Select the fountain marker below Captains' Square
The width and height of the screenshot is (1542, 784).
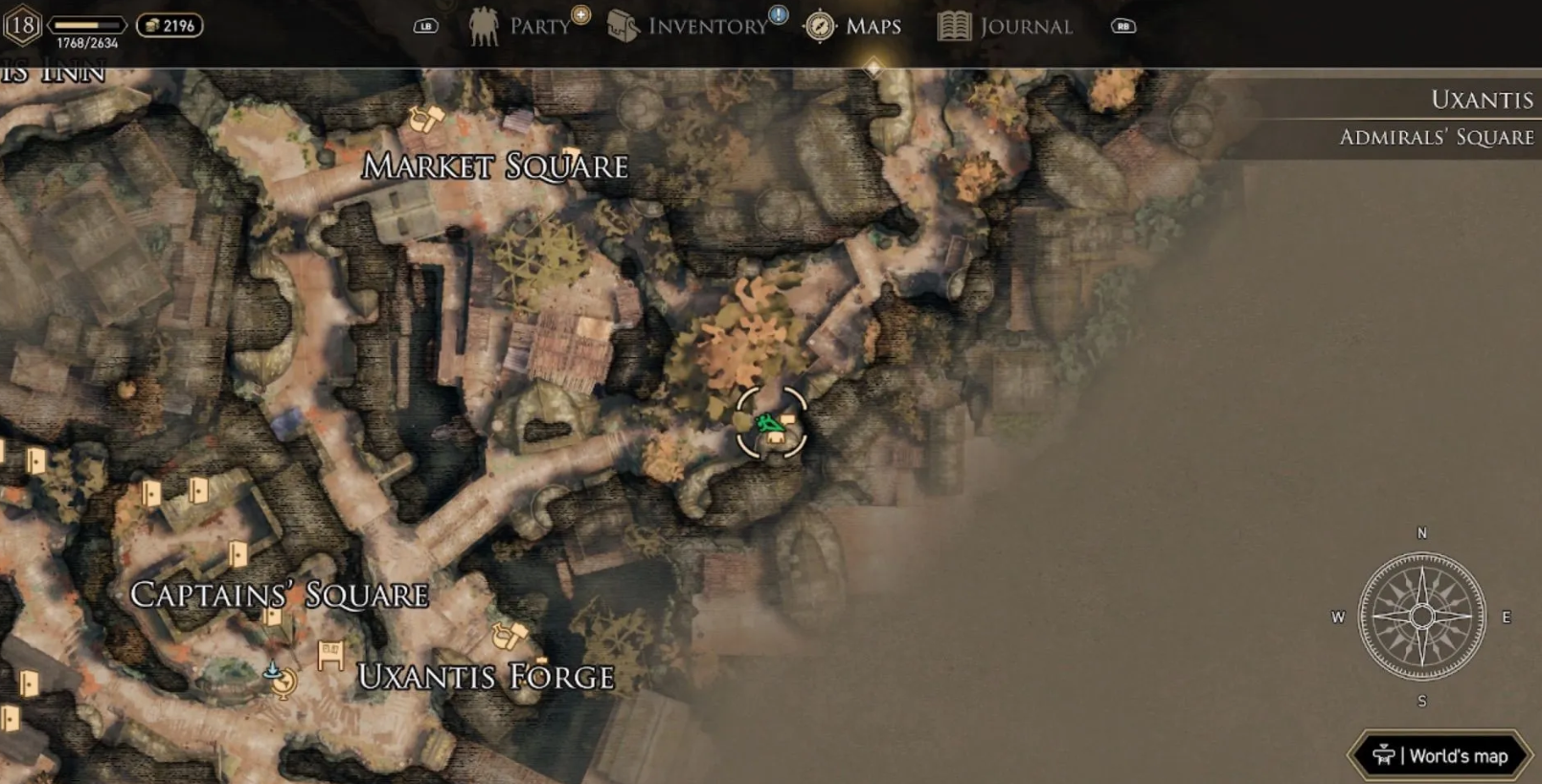point(280,679)
